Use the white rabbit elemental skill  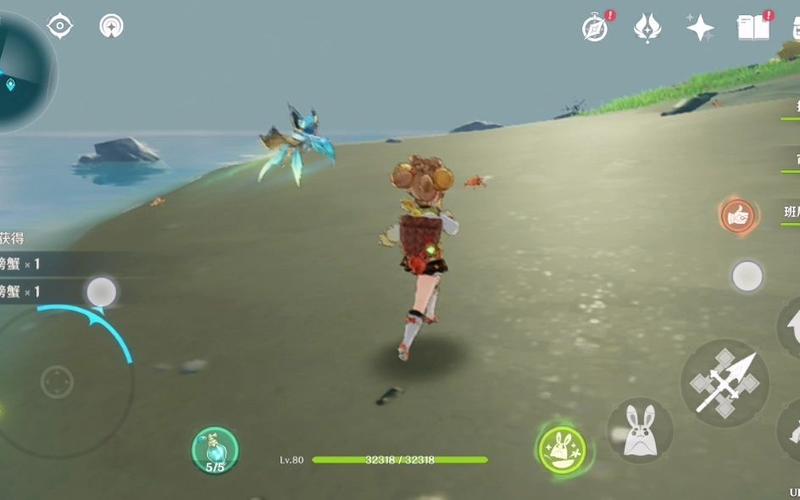point(639,431)
